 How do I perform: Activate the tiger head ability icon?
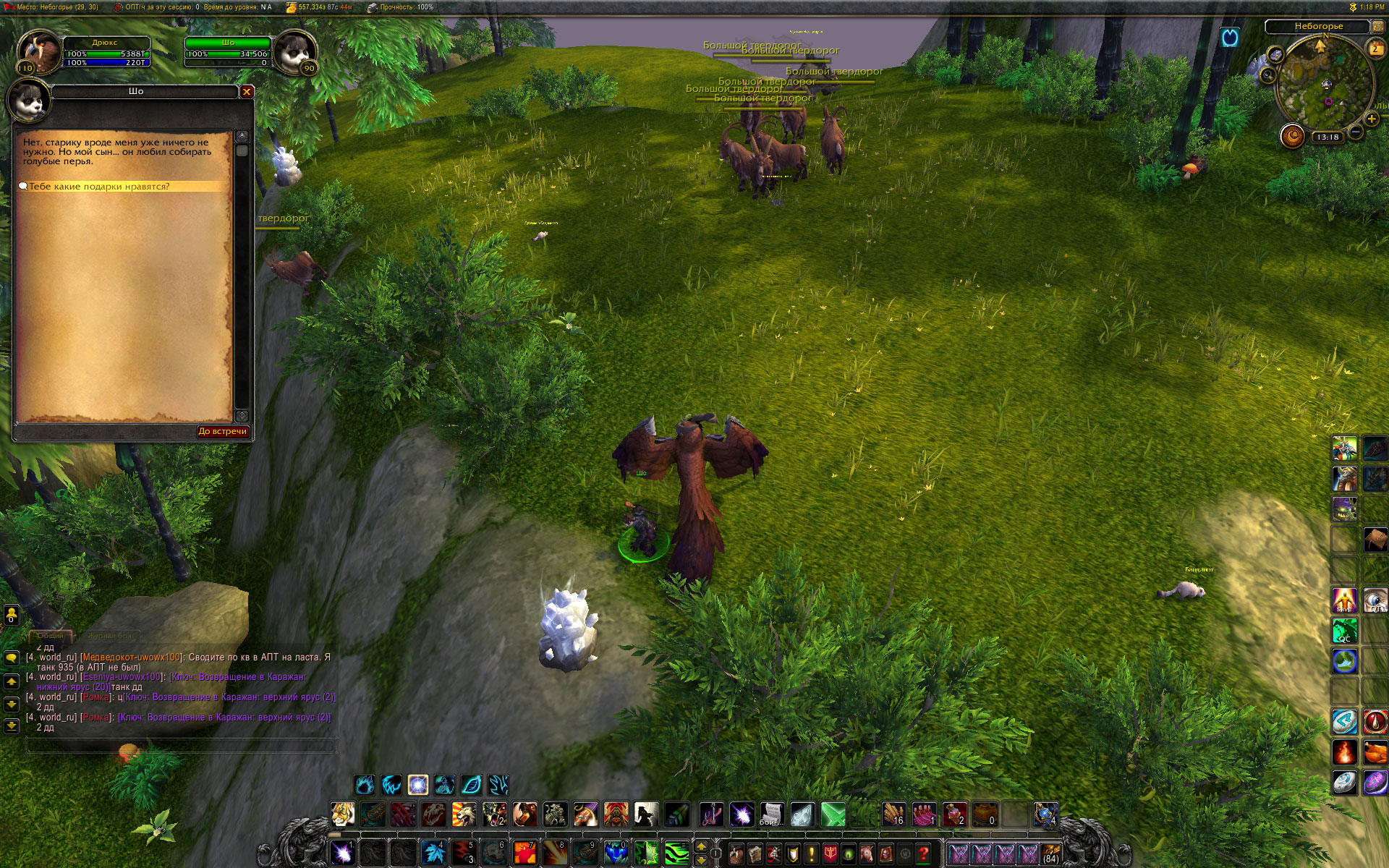342,814
